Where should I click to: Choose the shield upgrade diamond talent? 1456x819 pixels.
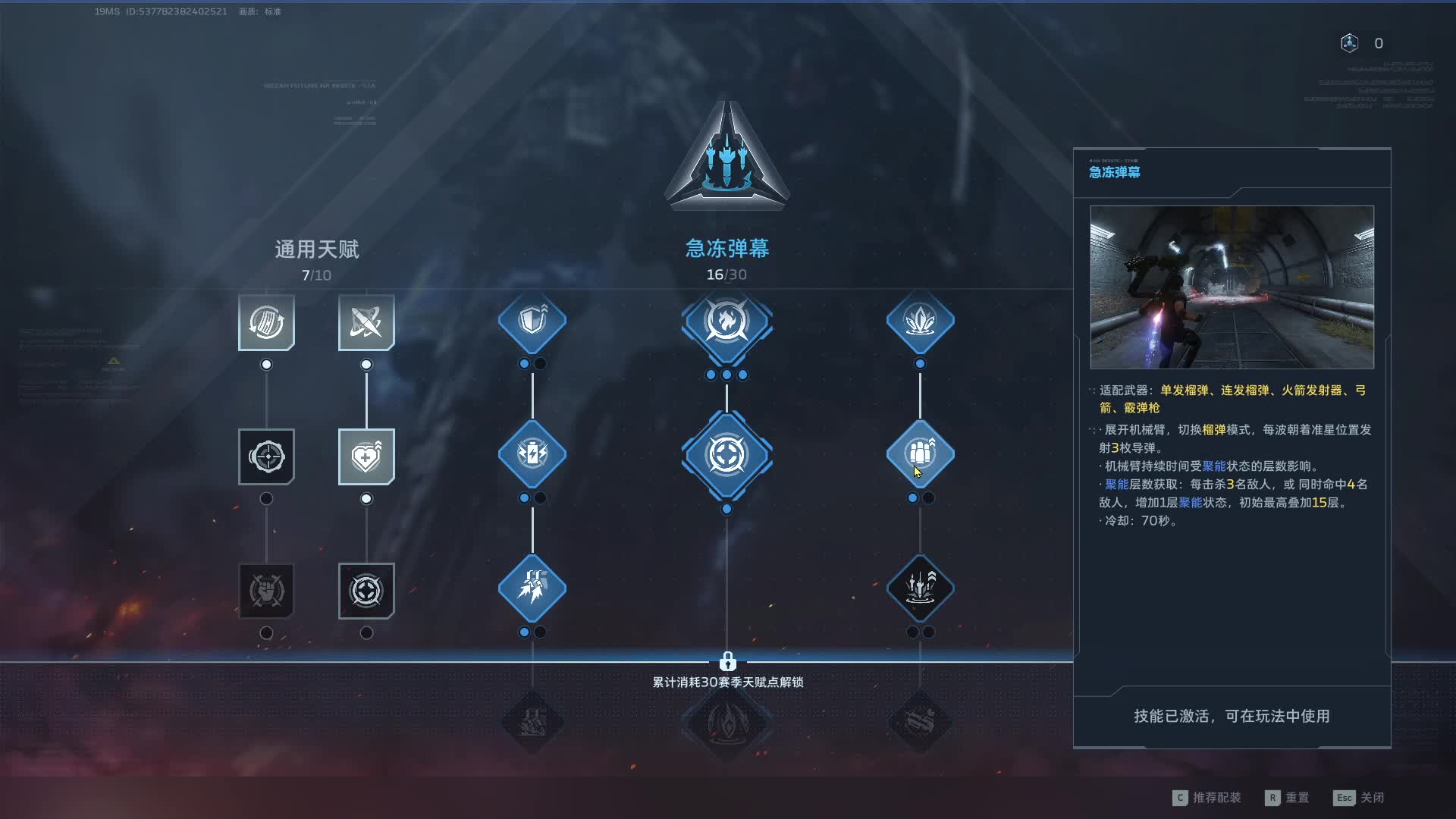point(532,321)
